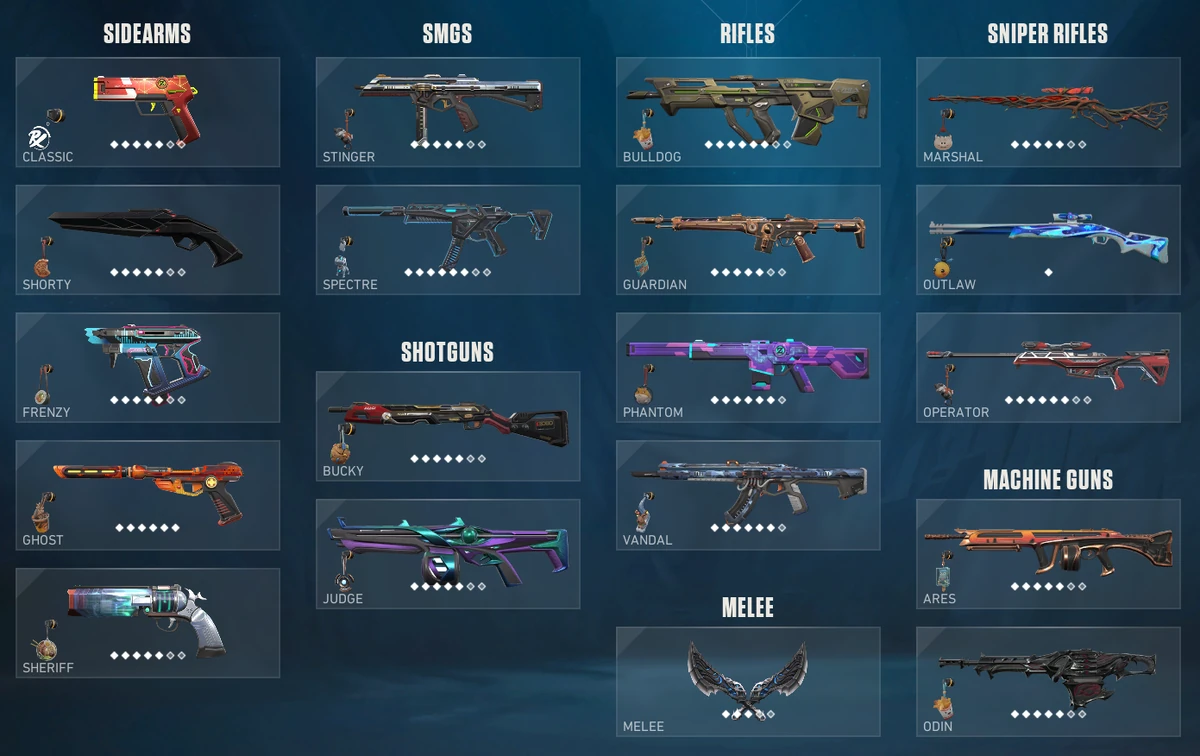The width and height of the screenshot is (1200, 756).
Task: Open the Guardian rifle slot
Action: [x=747, y=239]
